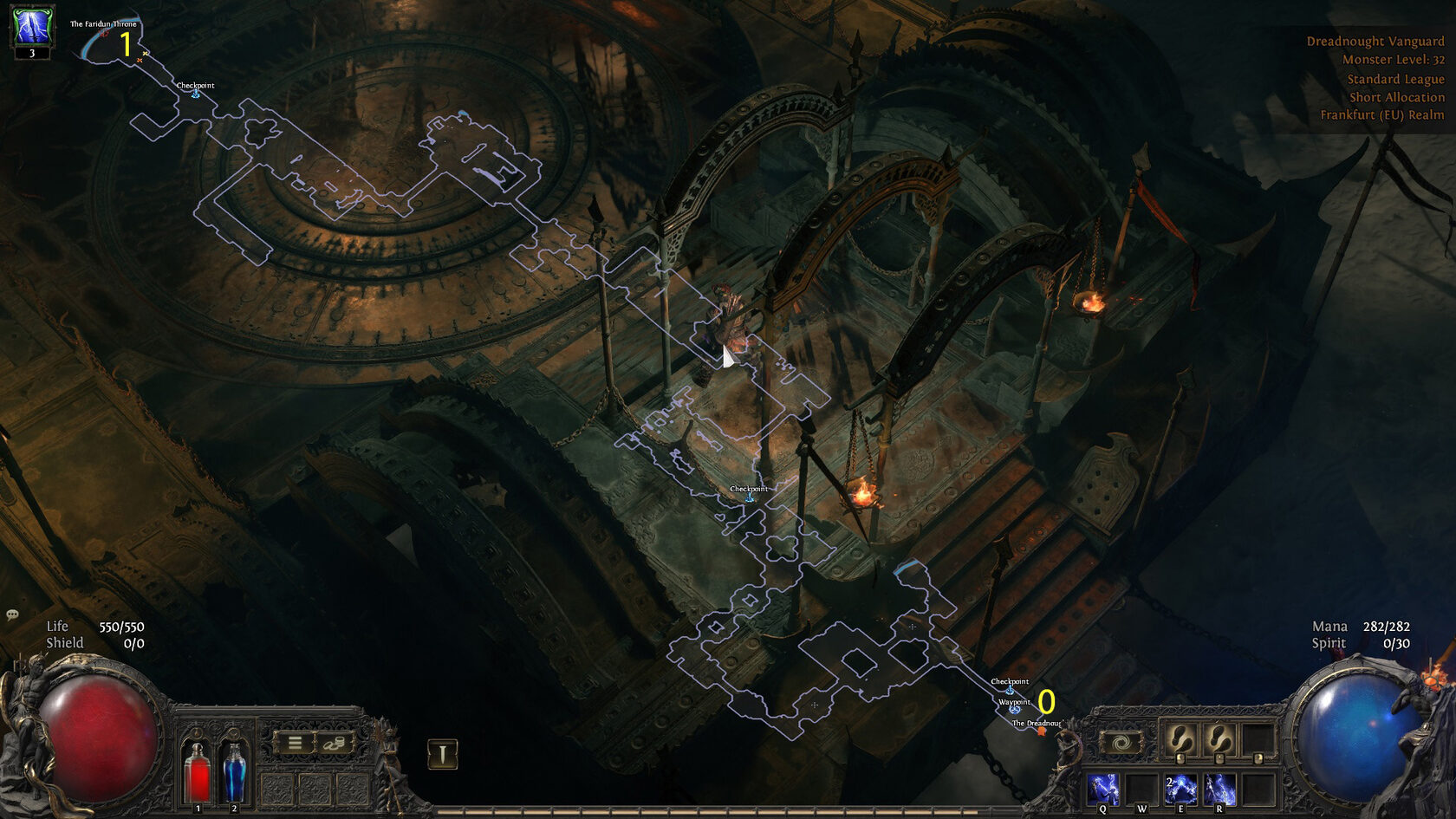Activate the lightning arc skill bound to E
This screenshot has width=1456, height=819.
coord(1180,790)
